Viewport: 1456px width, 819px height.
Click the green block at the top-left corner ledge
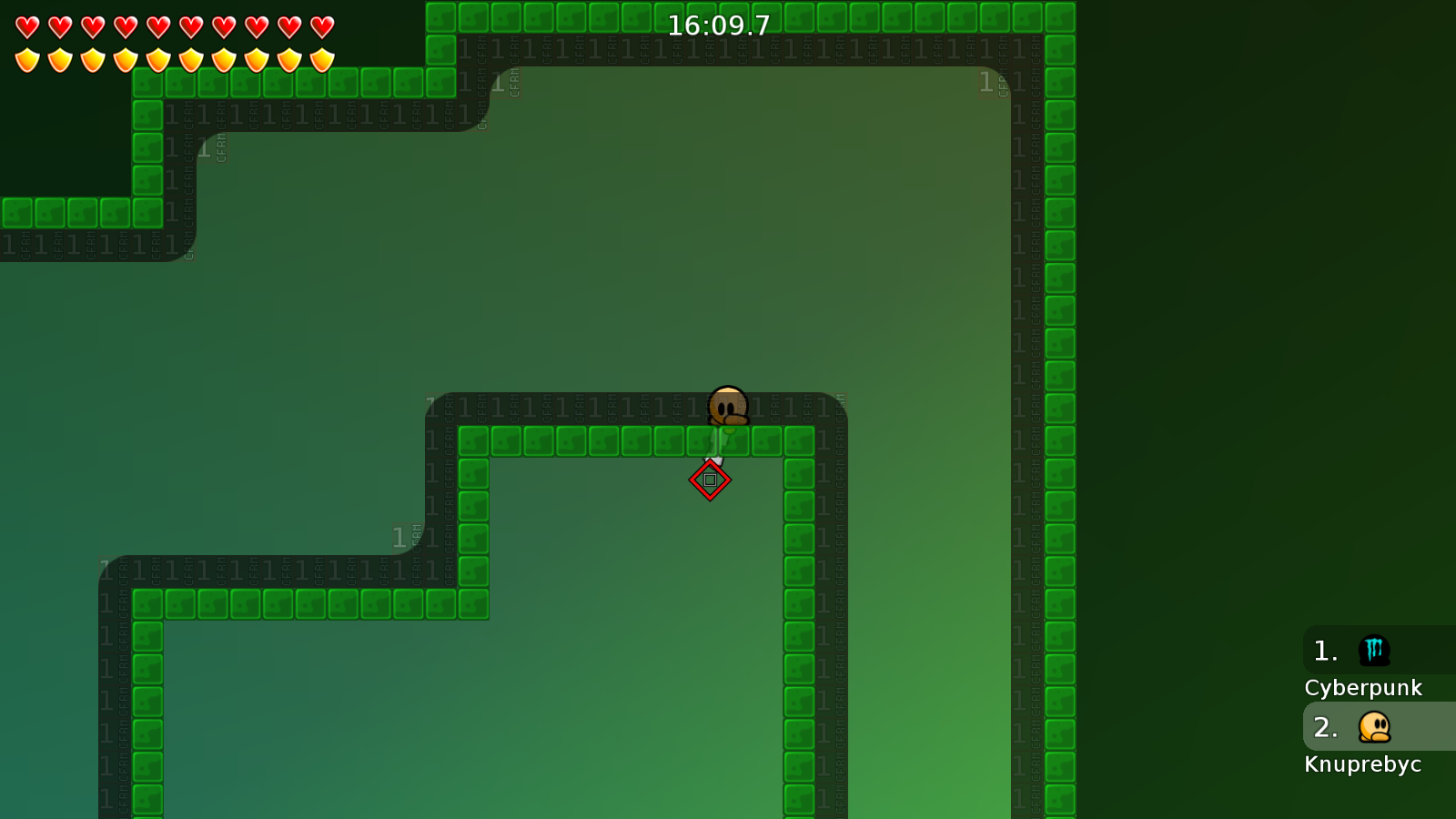point(150,85)
